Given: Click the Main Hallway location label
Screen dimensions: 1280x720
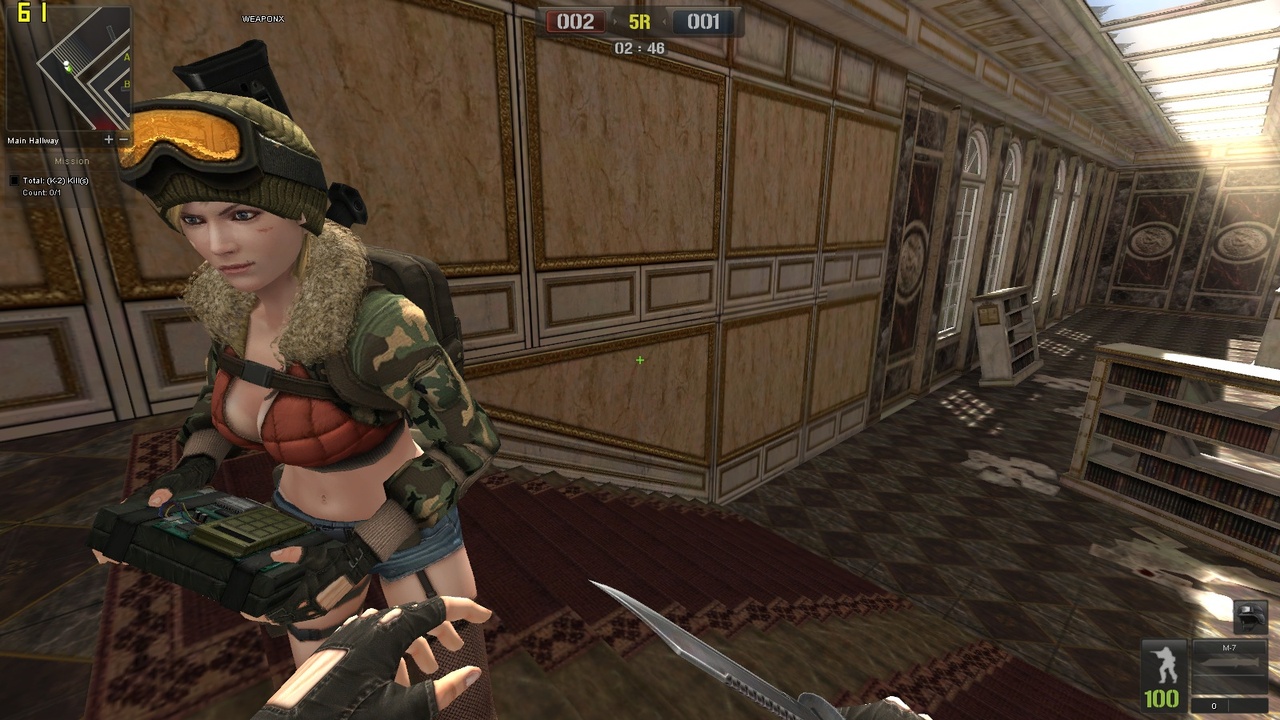Looking at the screenshot, I should pyautogui.click(x=33, y=140).
